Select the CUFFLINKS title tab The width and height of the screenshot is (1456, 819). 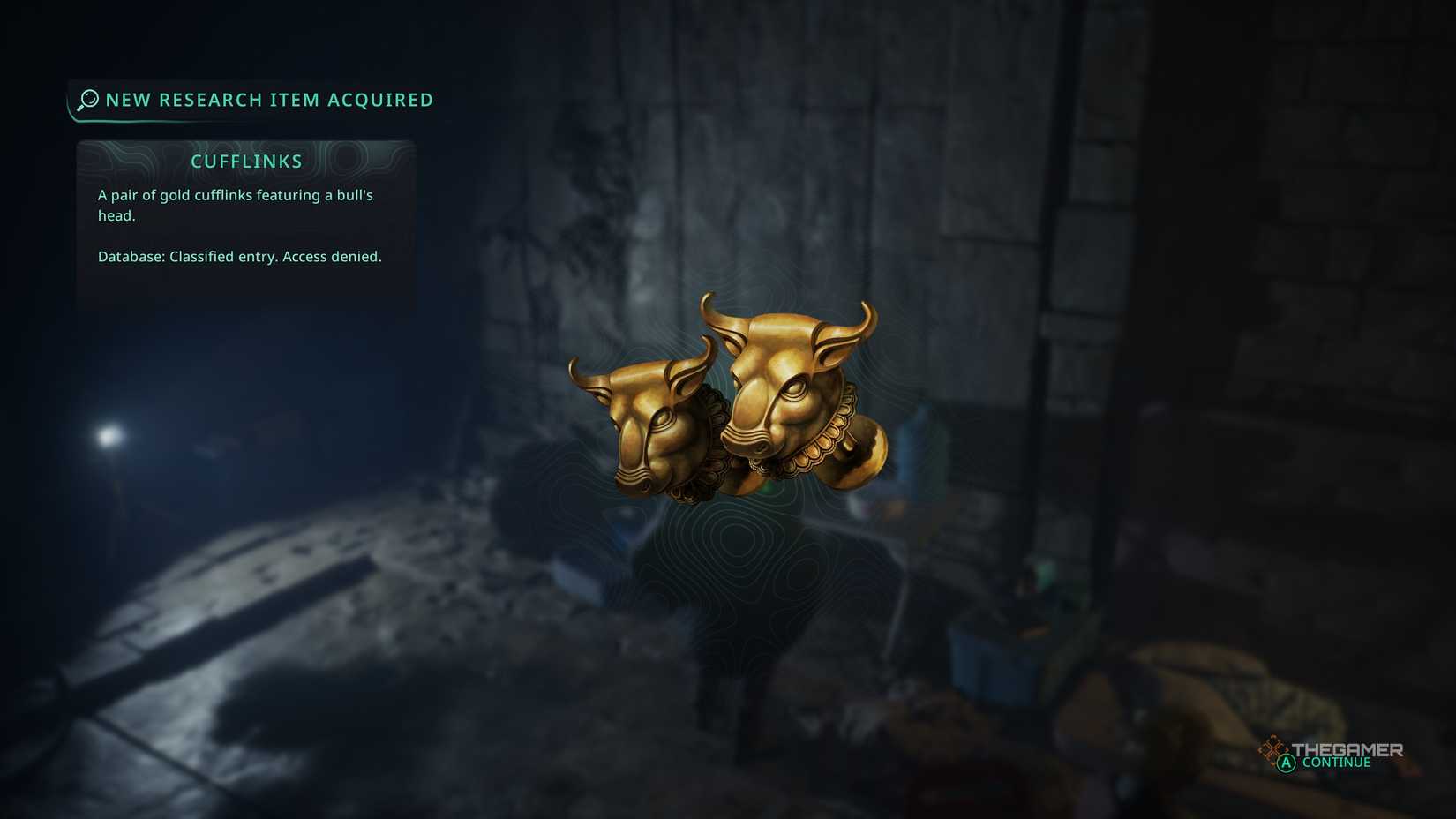click(x=245, y=161)
